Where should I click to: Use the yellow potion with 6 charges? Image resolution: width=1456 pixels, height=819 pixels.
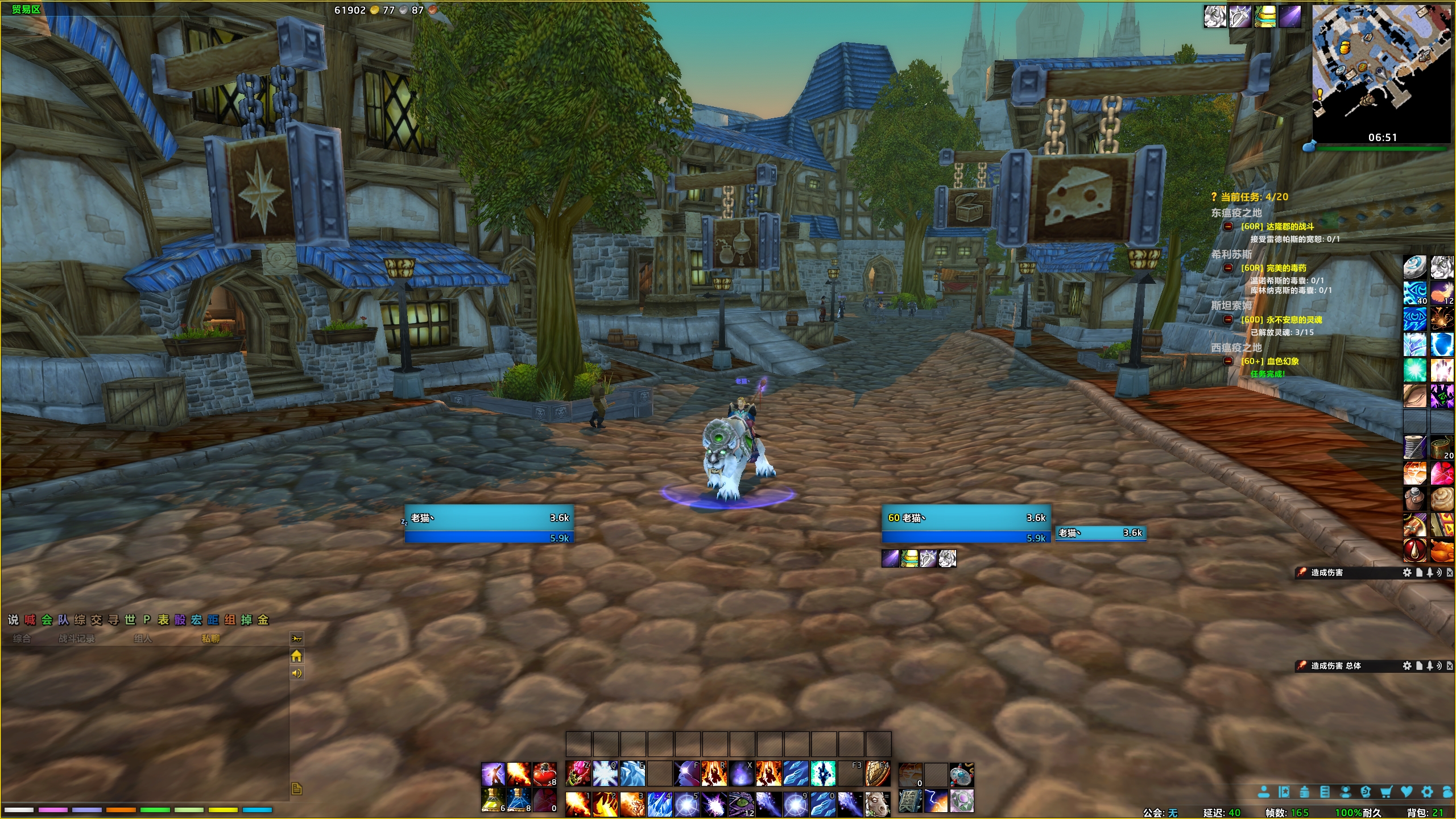point(493,800)
